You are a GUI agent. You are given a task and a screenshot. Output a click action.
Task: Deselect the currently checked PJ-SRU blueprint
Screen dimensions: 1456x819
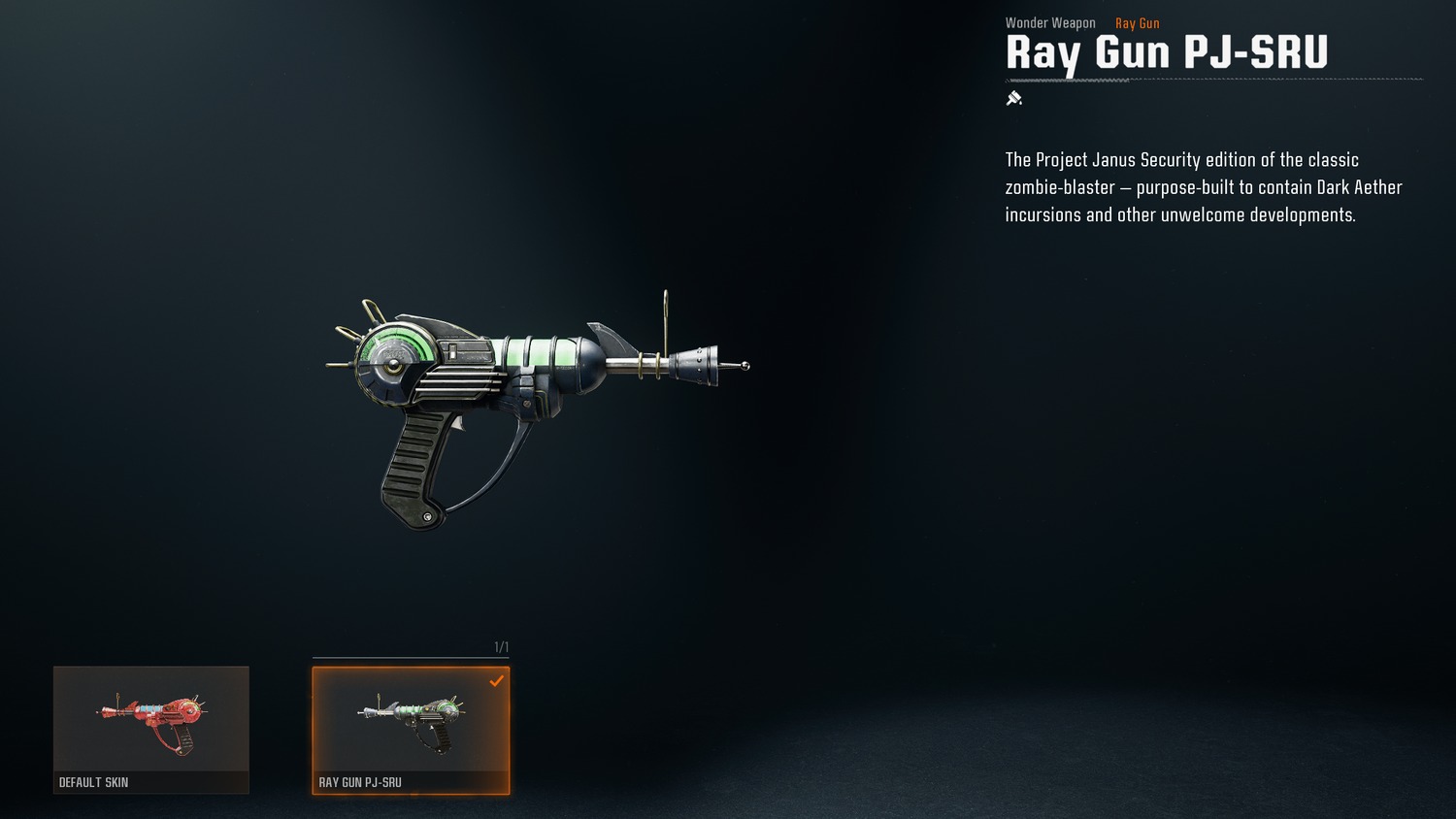point(411,730)
